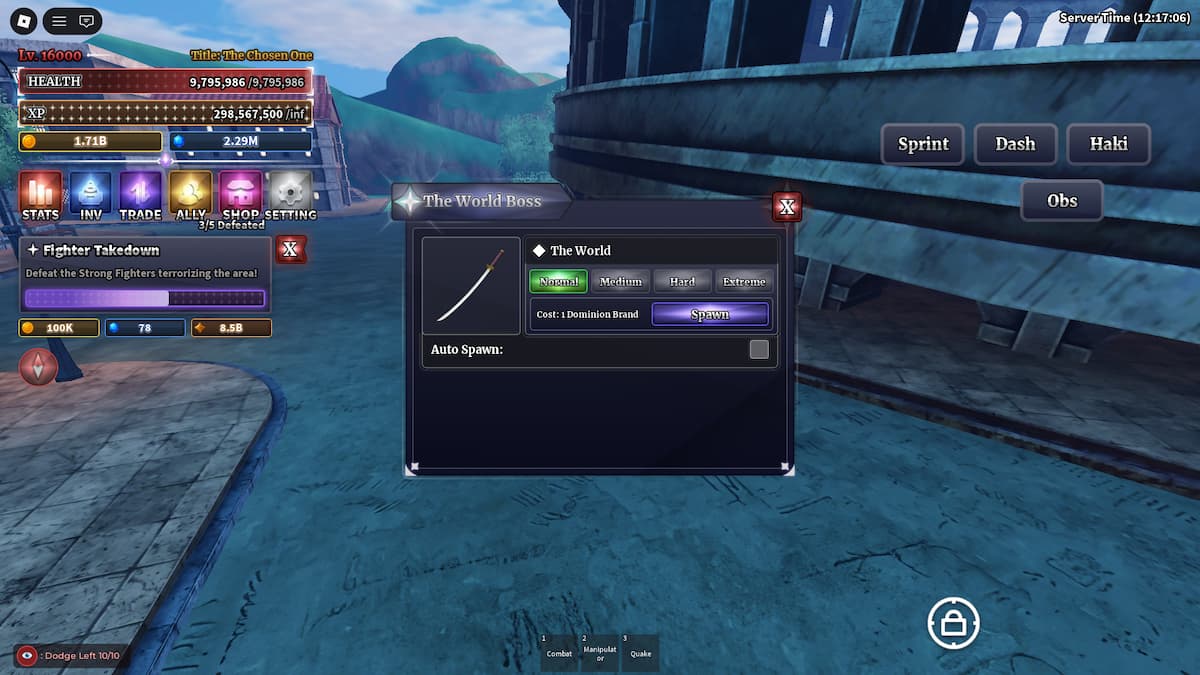Open the STATS menu
Screen dimensions: 1200x675
[x=40, y=194]
